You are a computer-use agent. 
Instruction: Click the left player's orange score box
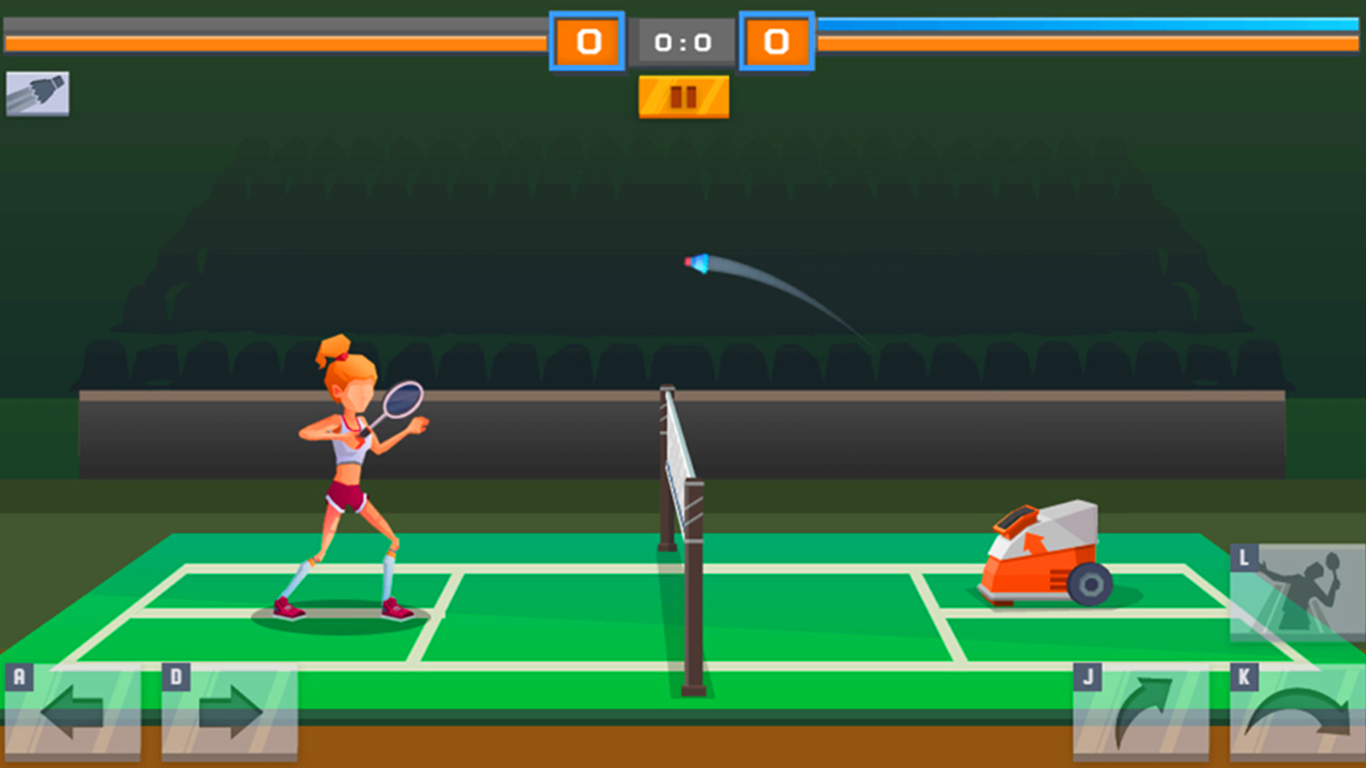tap(588, 41)
